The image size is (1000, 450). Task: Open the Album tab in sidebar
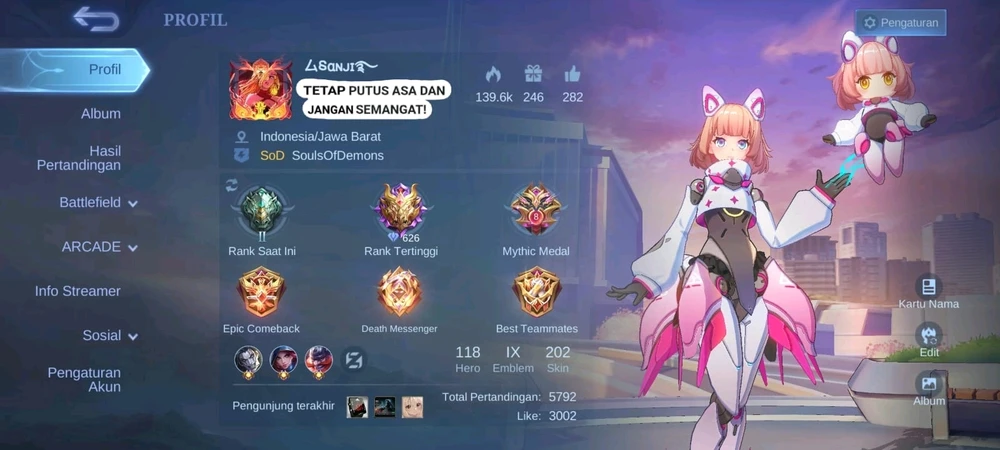pyautogui.click(x=100, y=114)
